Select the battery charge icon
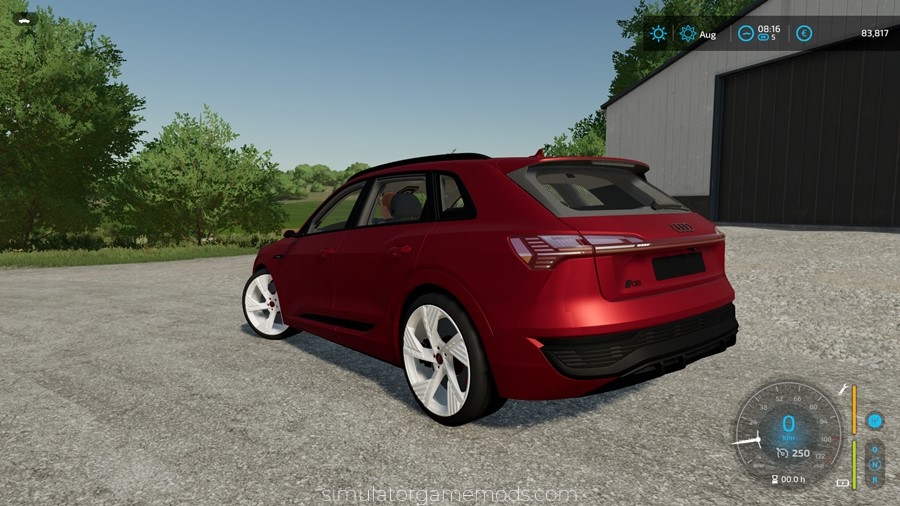 click(842, 483)
